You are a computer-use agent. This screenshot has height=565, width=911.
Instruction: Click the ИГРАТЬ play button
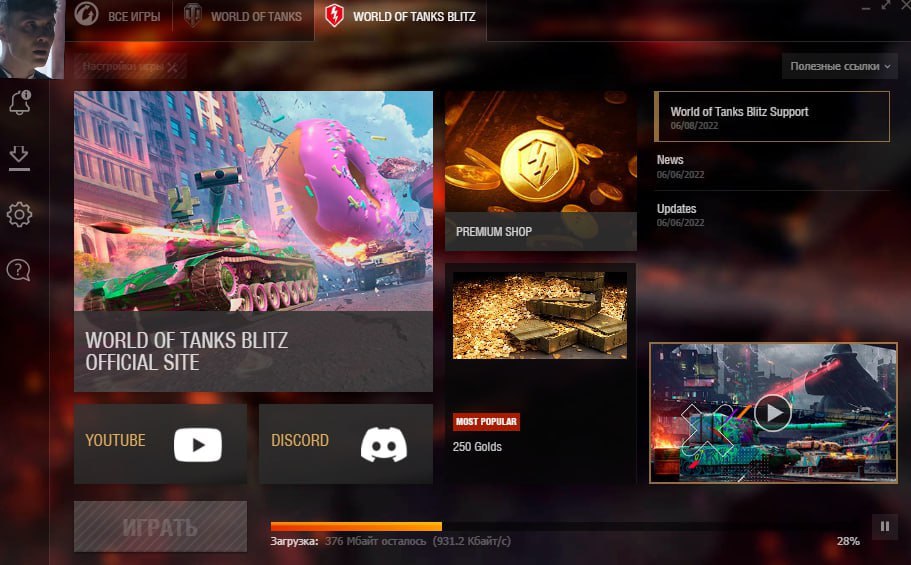coord(160,527)
